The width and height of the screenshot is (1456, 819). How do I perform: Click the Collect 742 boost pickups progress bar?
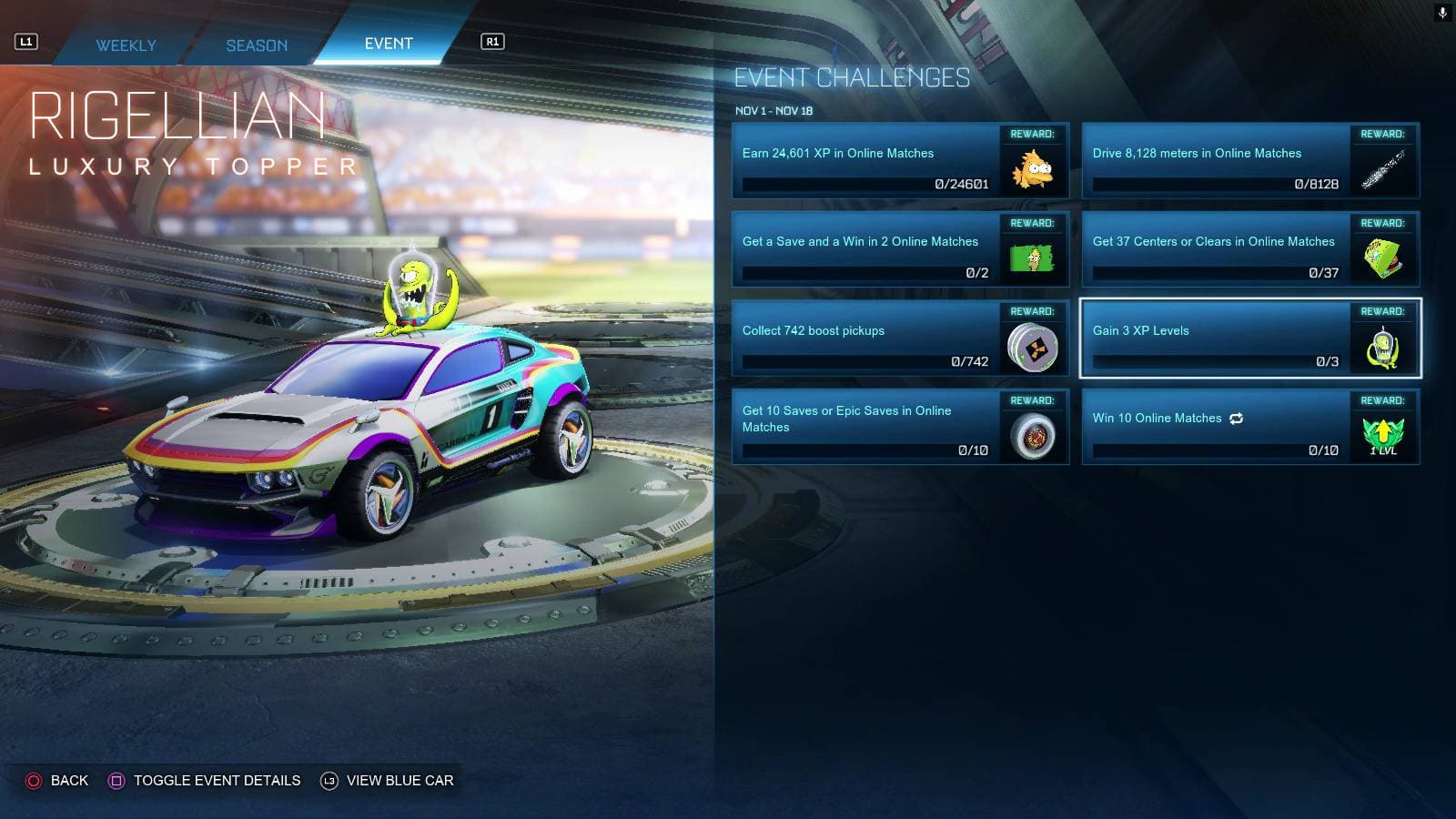coord(866,360)
